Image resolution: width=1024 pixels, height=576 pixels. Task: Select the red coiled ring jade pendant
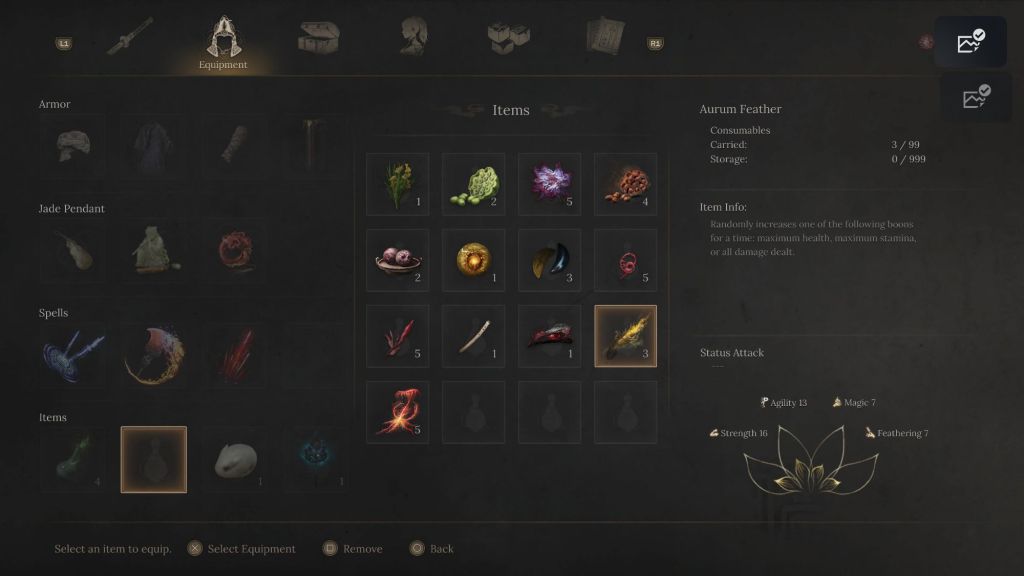click(236, 251)
